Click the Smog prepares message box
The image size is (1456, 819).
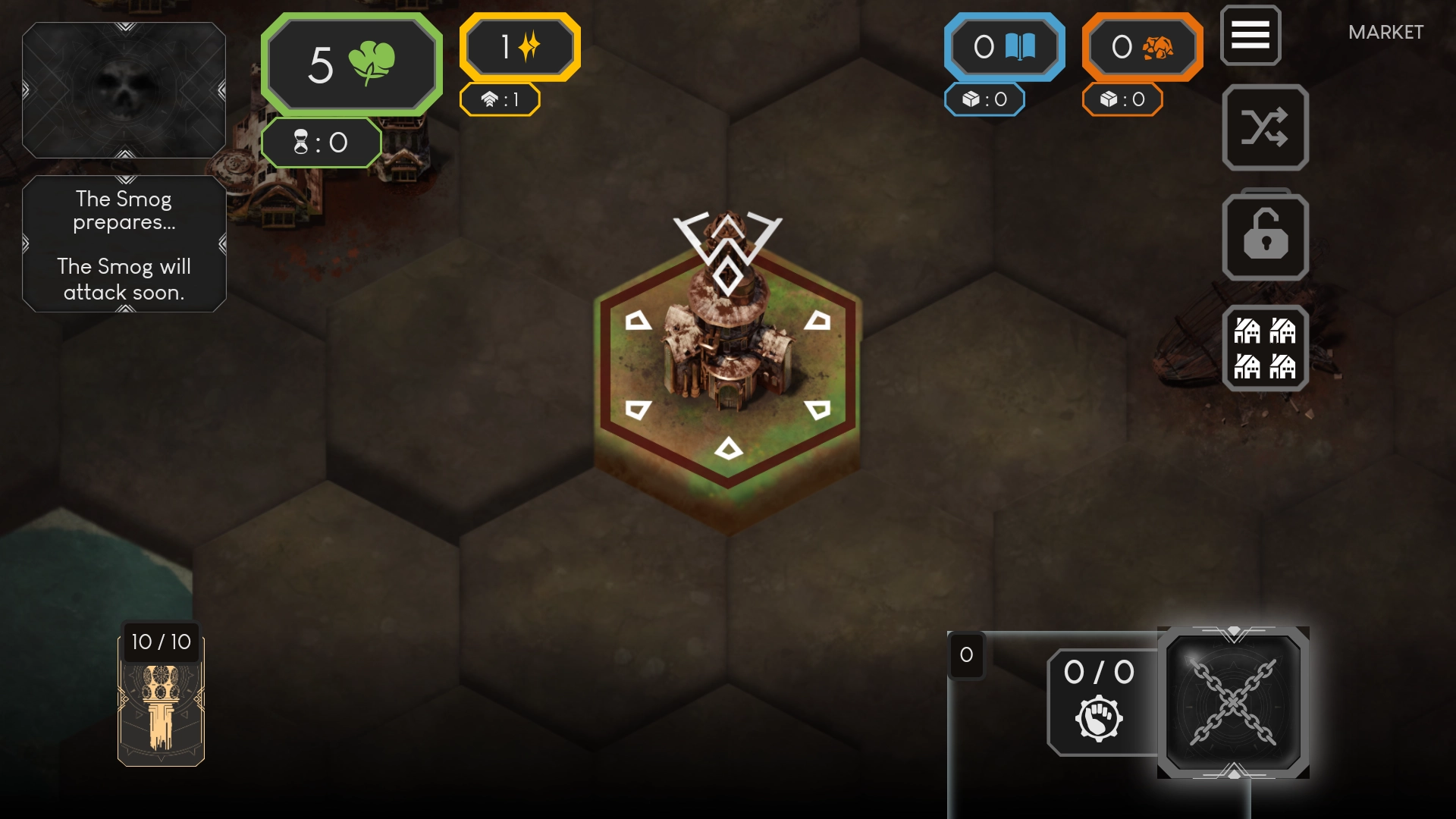(x=124, y=244)
